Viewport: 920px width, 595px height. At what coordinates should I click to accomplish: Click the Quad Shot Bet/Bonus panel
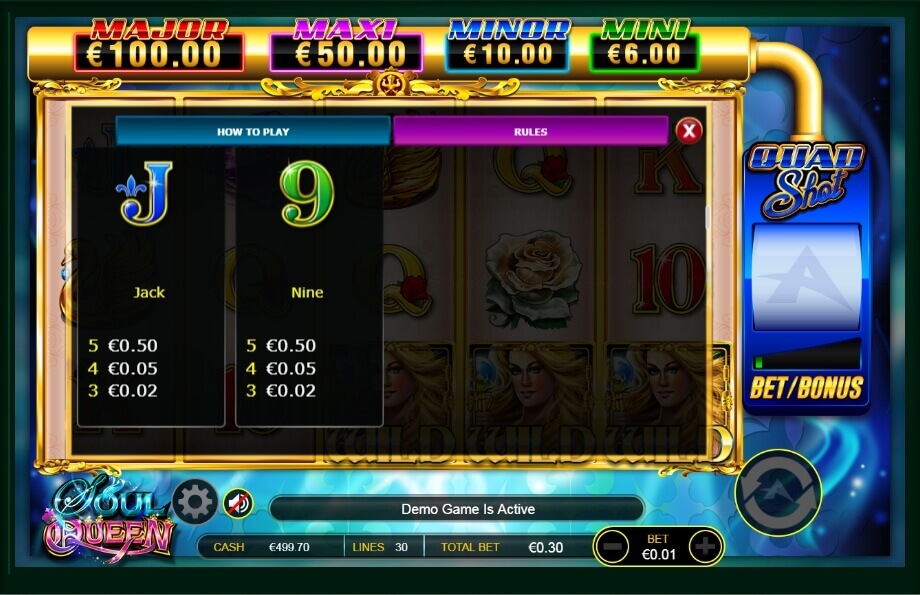pos(806,387)
